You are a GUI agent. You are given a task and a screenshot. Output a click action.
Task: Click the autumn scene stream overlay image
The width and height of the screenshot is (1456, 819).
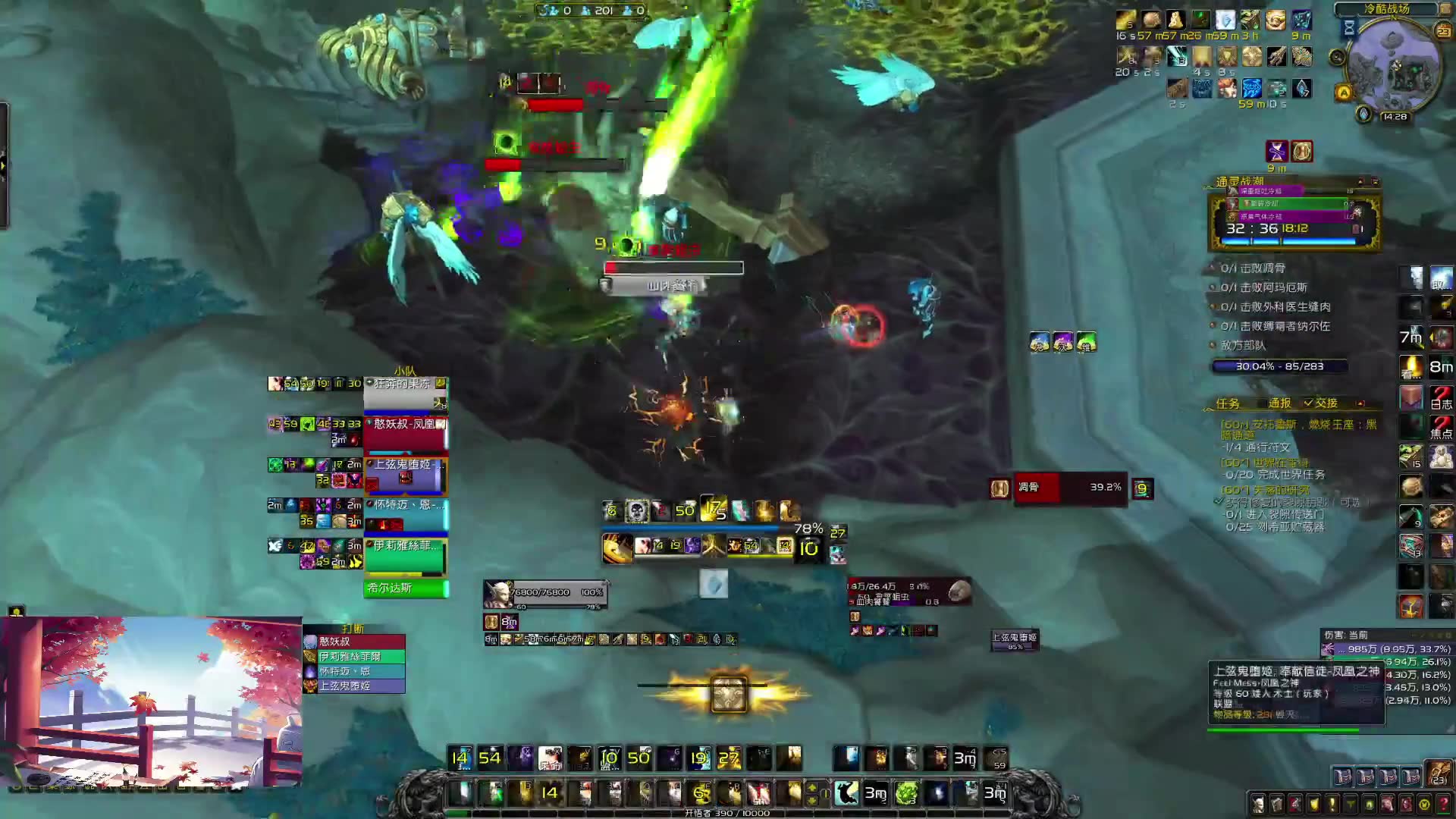coord(152,701)
